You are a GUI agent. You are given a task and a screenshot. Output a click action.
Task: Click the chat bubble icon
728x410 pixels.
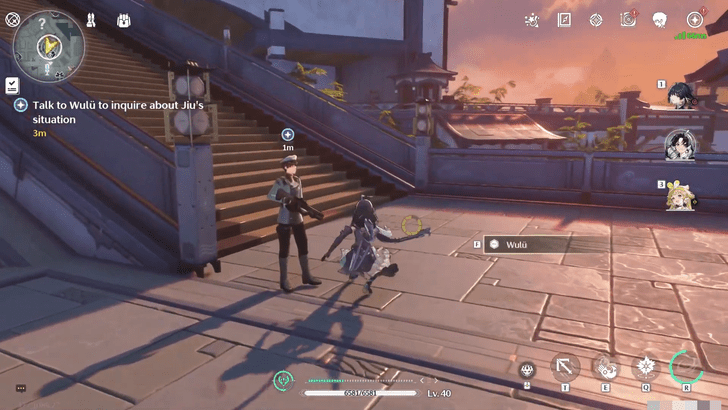click(19, 388)
